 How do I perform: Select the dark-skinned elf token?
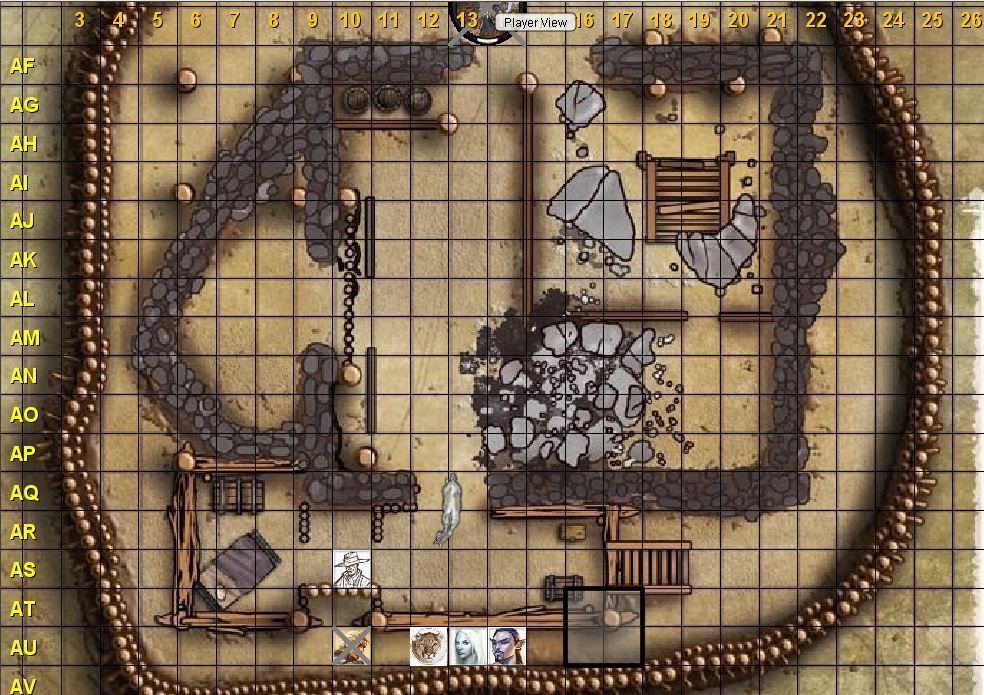[x=506, y=647]
